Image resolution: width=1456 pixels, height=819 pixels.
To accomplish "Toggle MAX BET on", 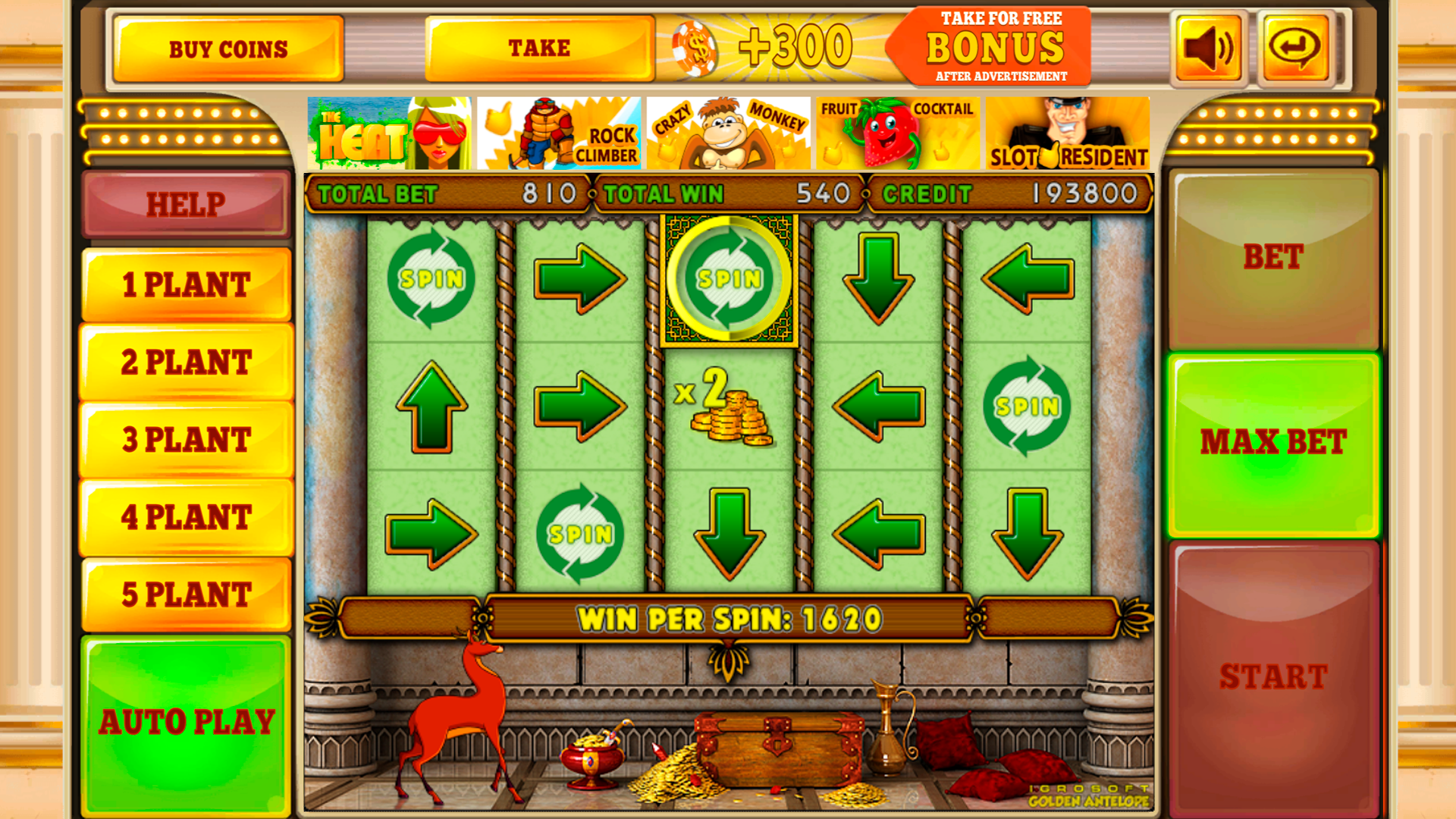I will (1272, 441).
